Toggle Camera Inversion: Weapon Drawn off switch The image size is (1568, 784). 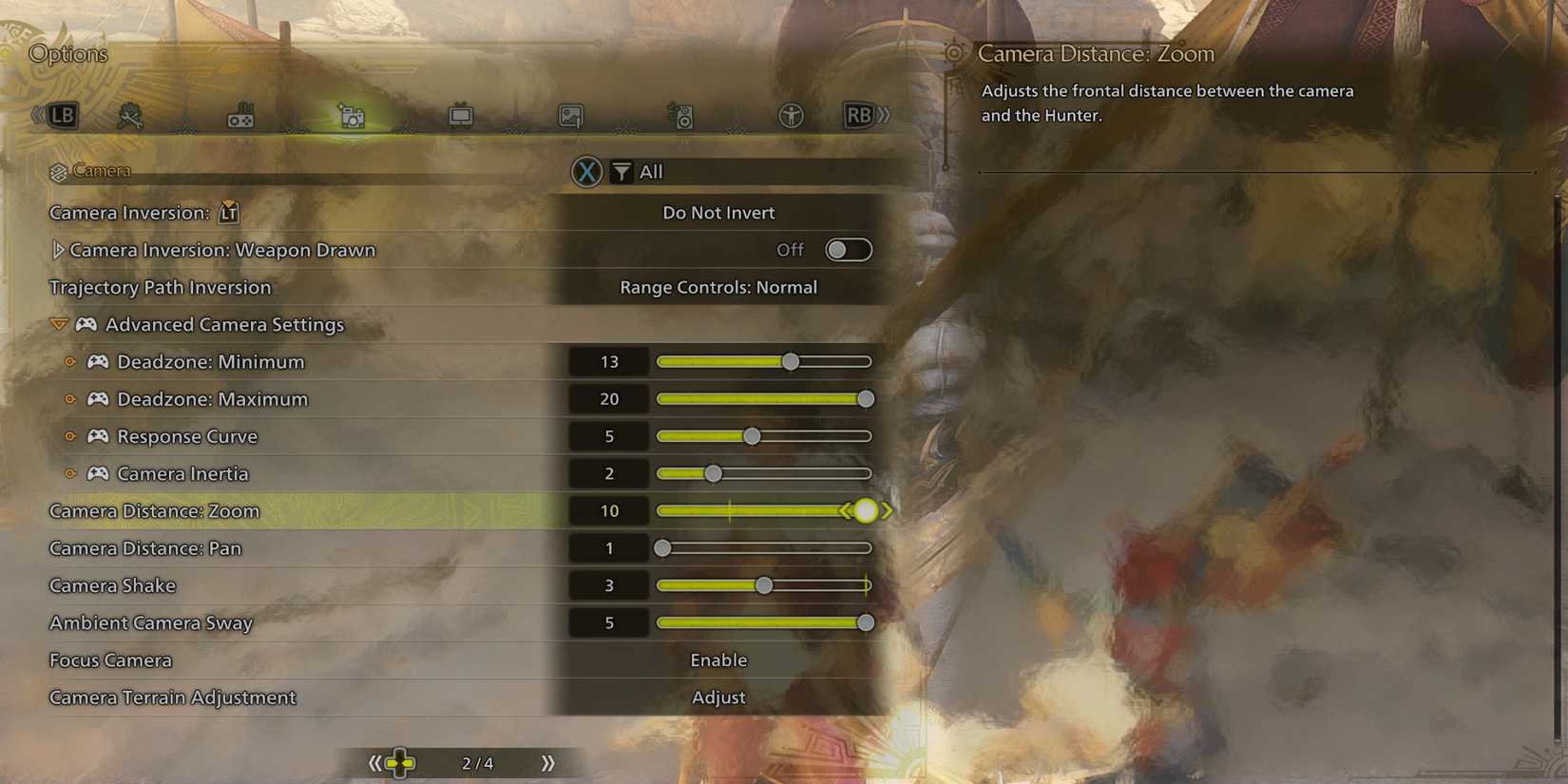848,249
